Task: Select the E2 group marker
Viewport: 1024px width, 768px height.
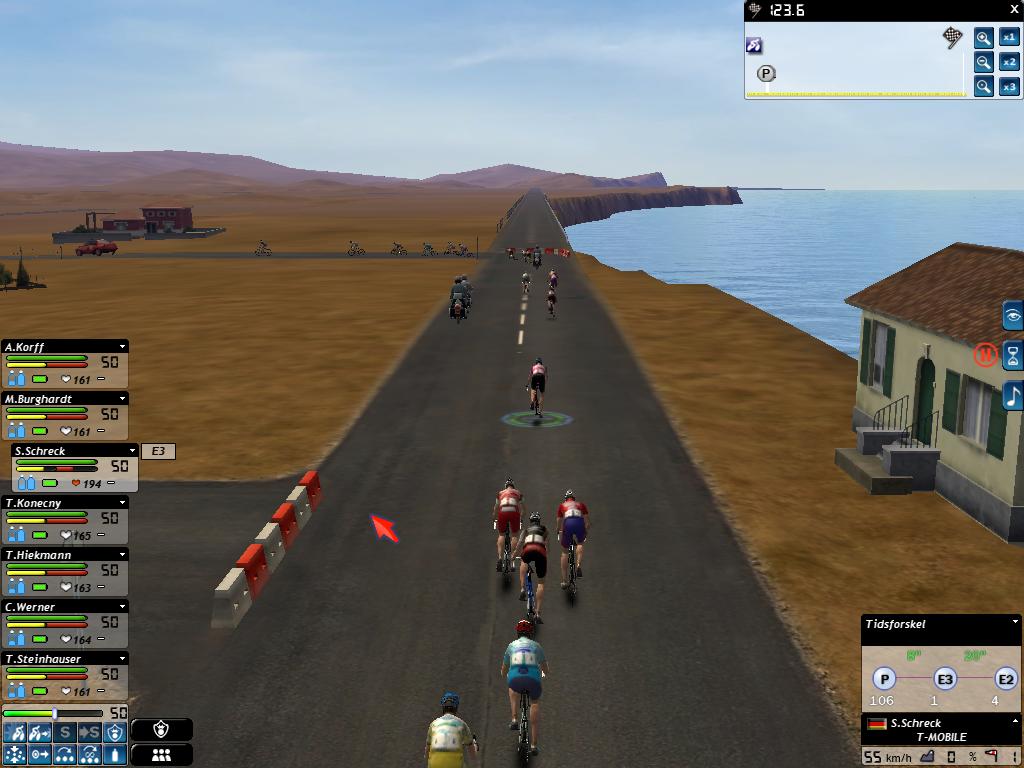Action: [1005, 680]
